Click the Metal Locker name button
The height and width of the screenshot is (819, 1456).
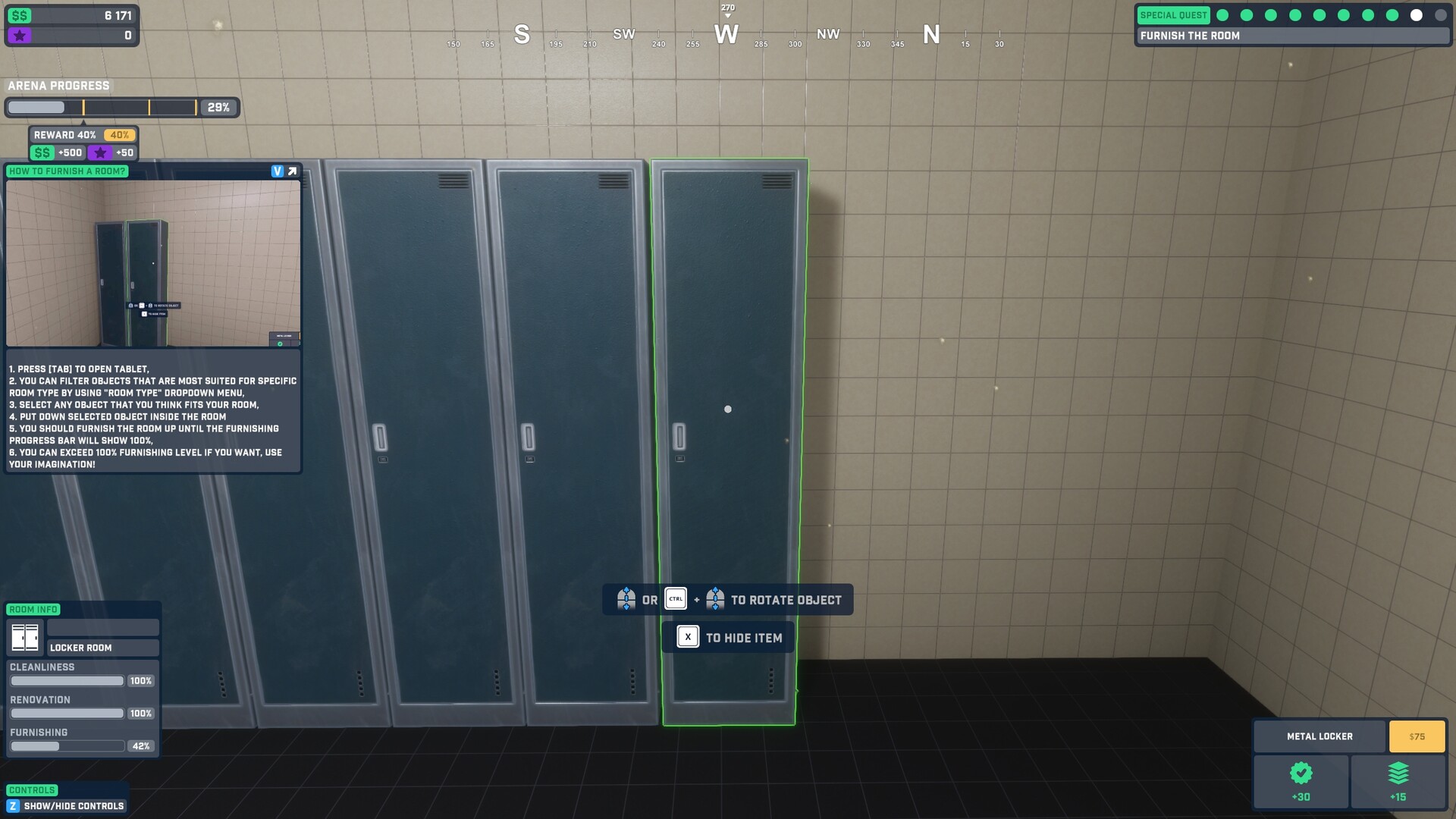pos(1319,736)
